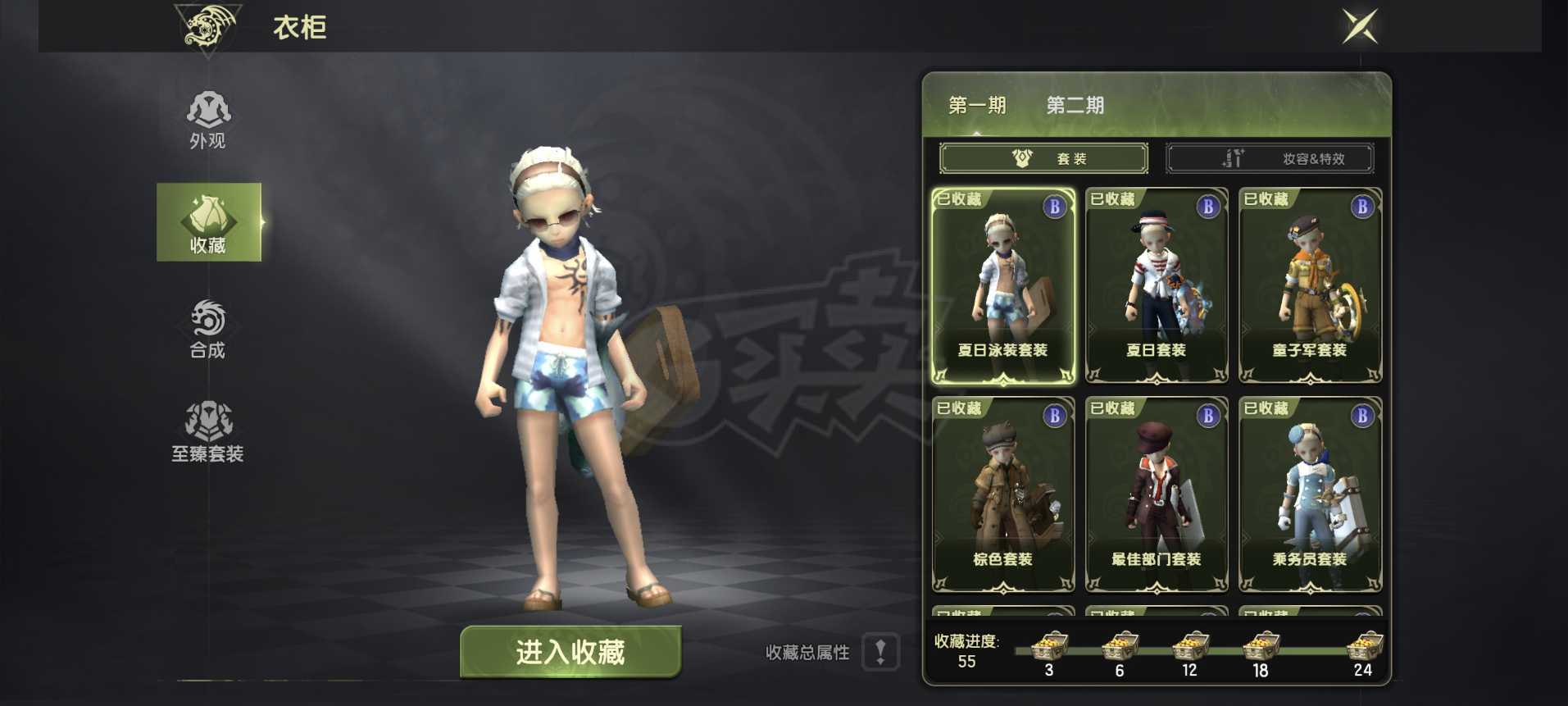Select the 收藏 collection section
This screenshot has width=1568, height=706.
pyautogui.click(x=209, y=222)
